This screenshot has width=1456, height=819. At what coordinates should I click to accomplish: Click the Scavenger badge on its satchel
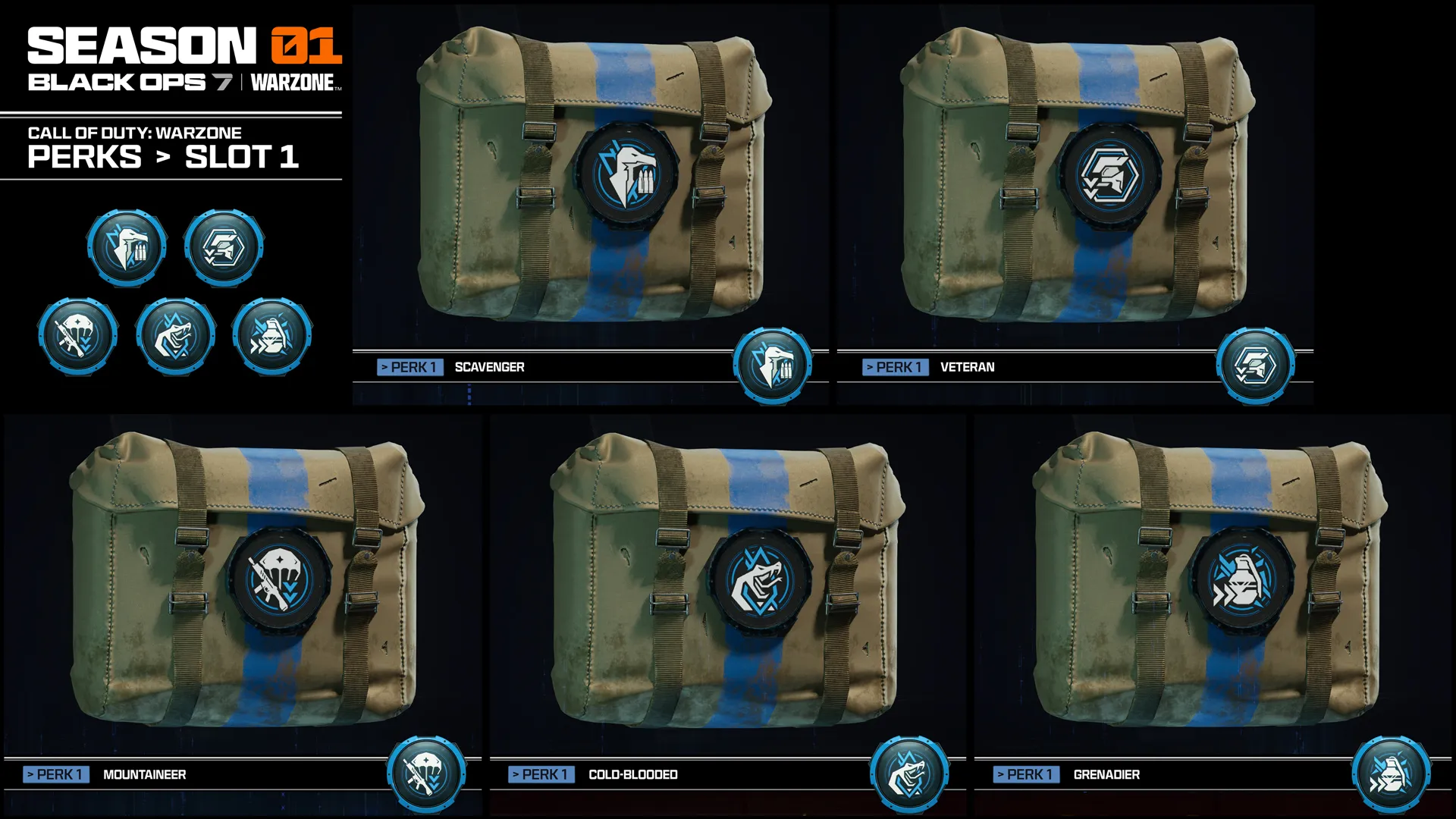click(626, 176)
